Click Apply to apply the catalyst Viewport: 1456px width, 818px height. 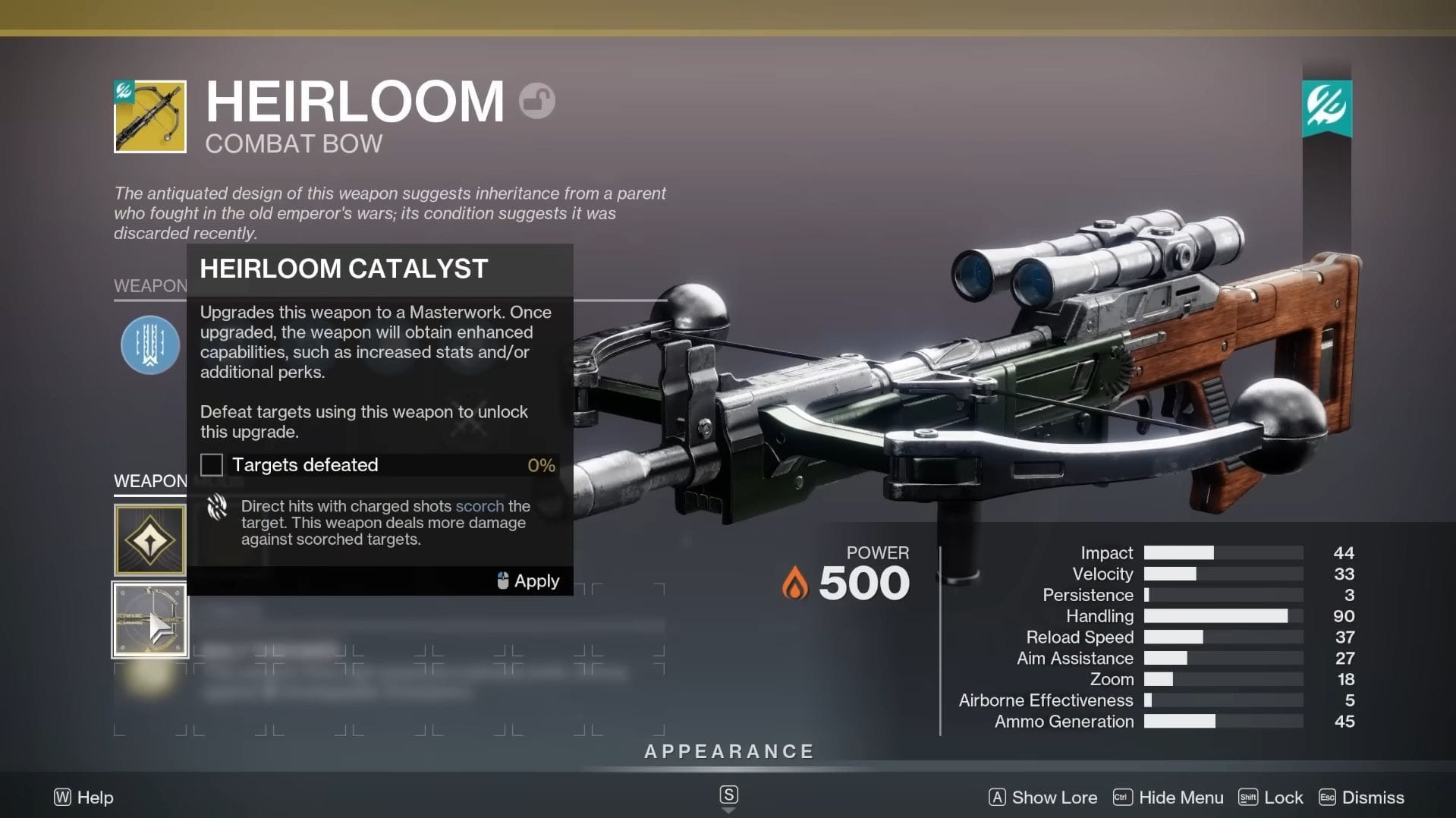pyautogui.click(x=536, y=580)
